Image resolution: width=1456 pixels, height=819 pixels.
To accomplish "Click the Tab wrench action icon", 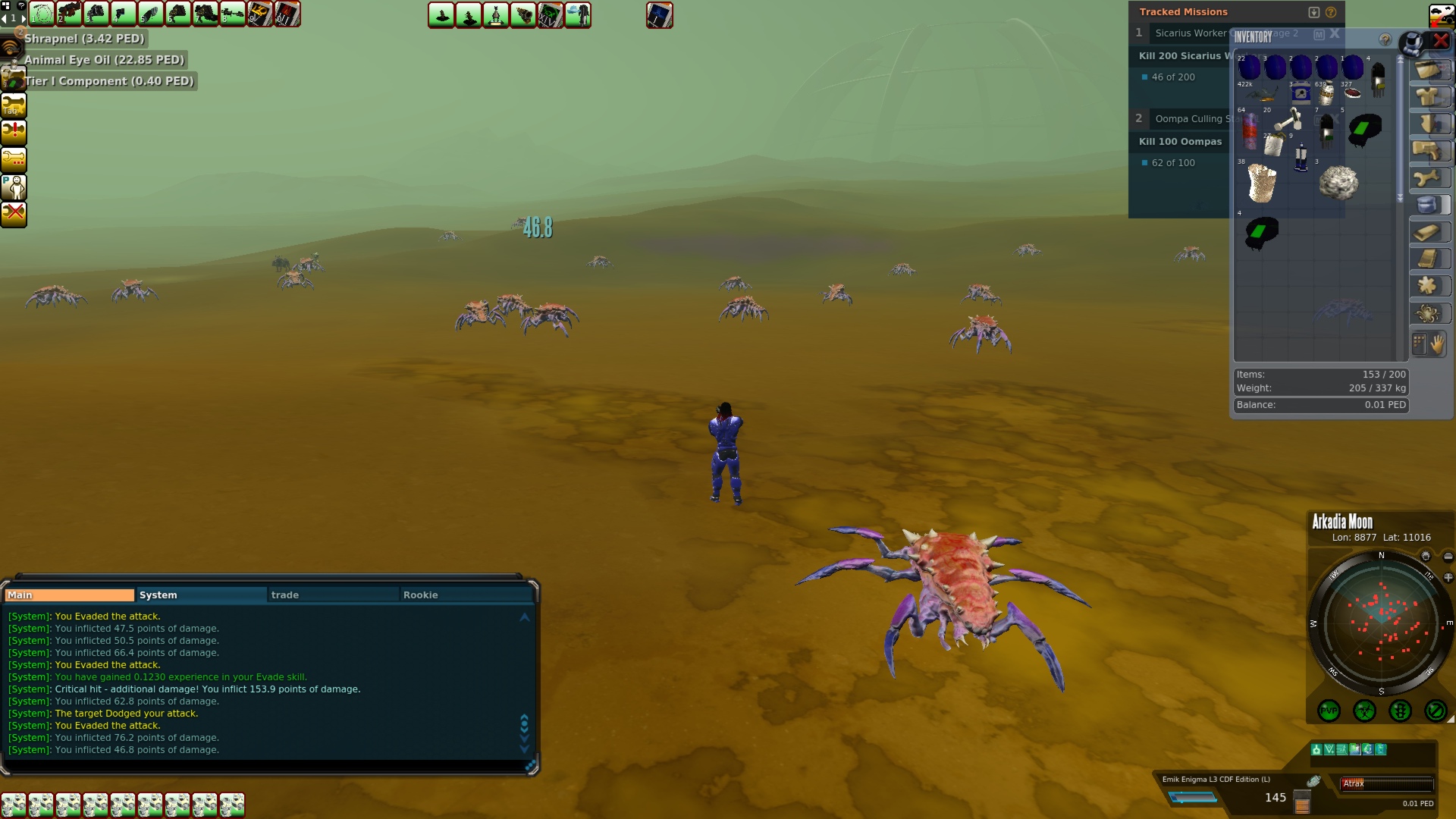I will point(14,105).
